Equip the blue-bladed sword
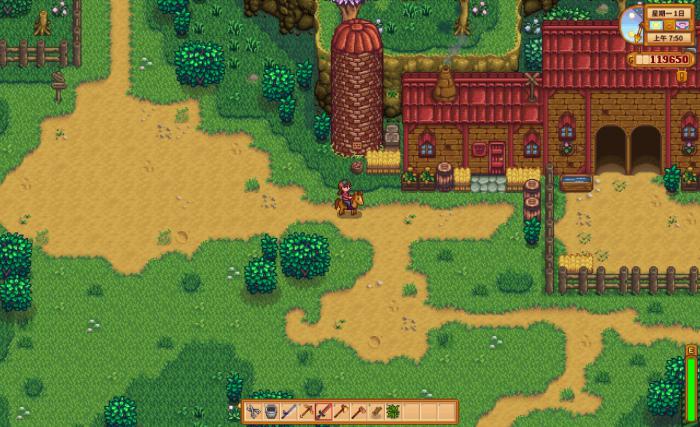Screen dimensions: 700x427 pos(289,412)
